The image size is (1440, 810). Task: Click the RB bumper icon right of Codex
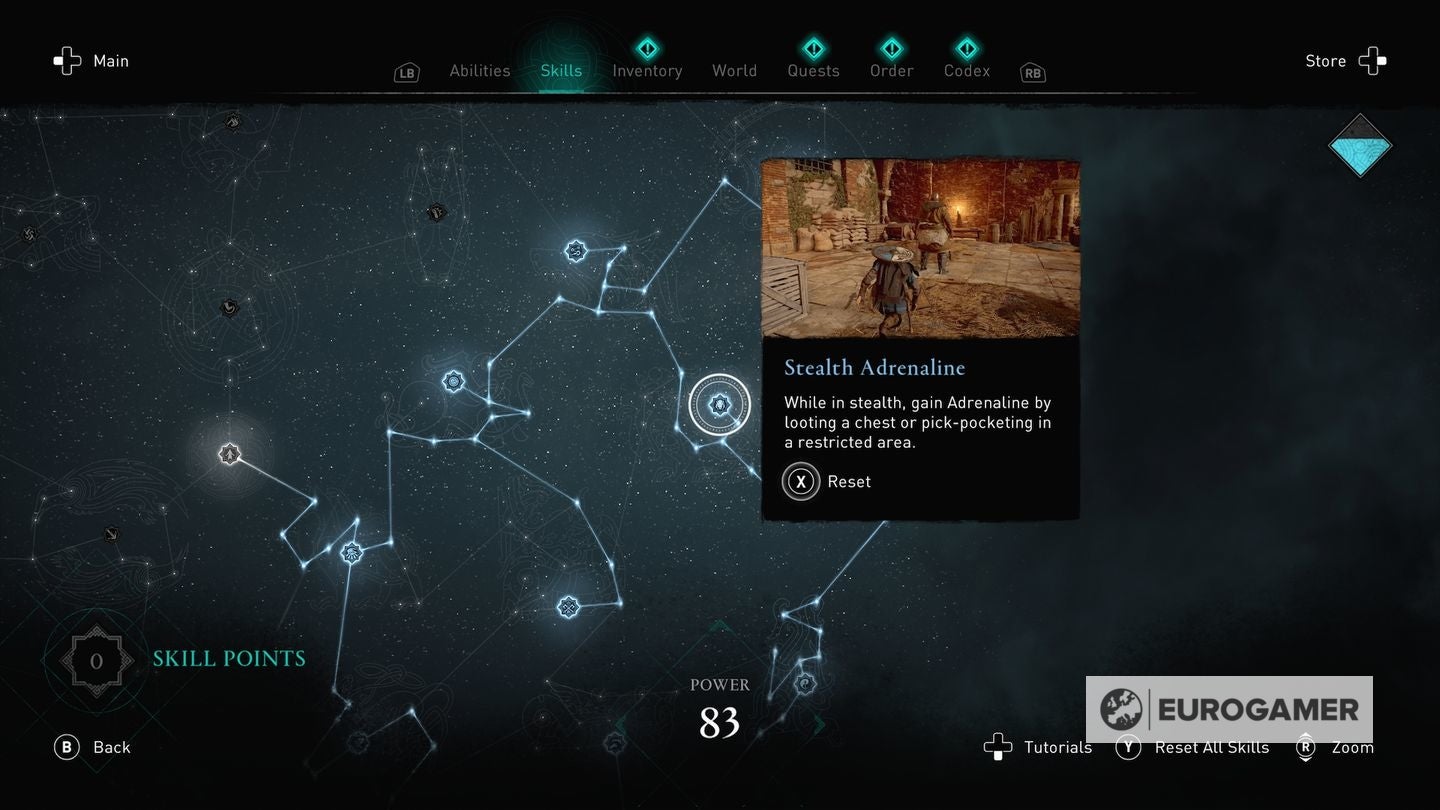[1031, 72]
